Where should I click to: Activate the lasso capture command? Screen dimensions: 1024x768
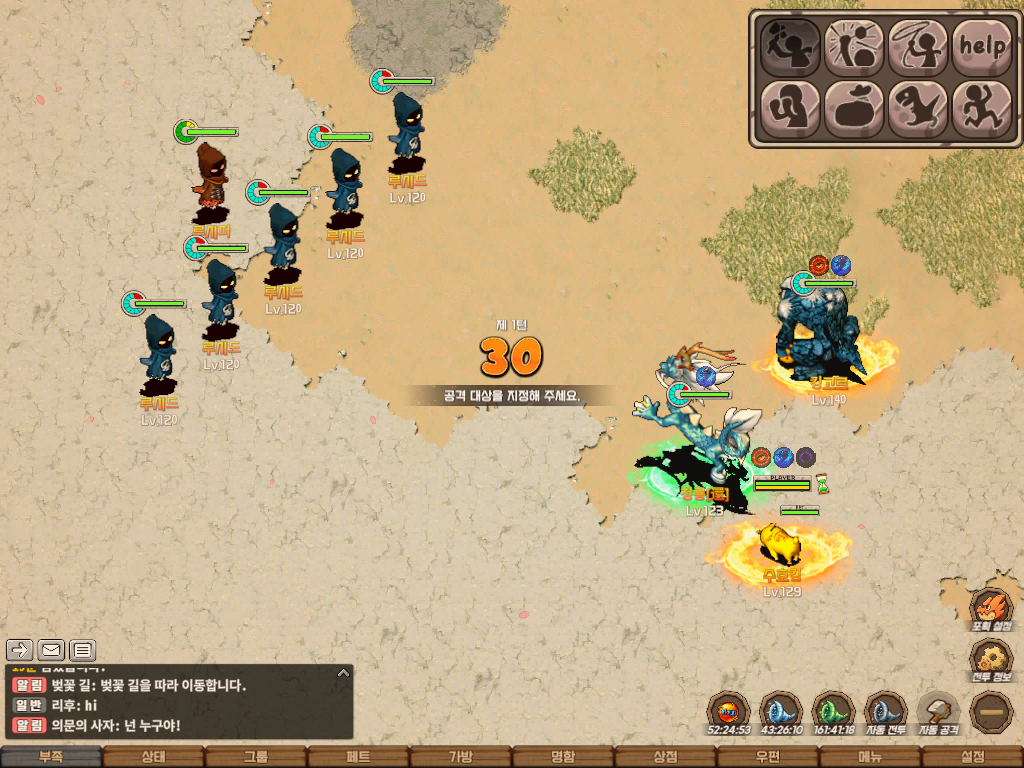click(918, 45)
